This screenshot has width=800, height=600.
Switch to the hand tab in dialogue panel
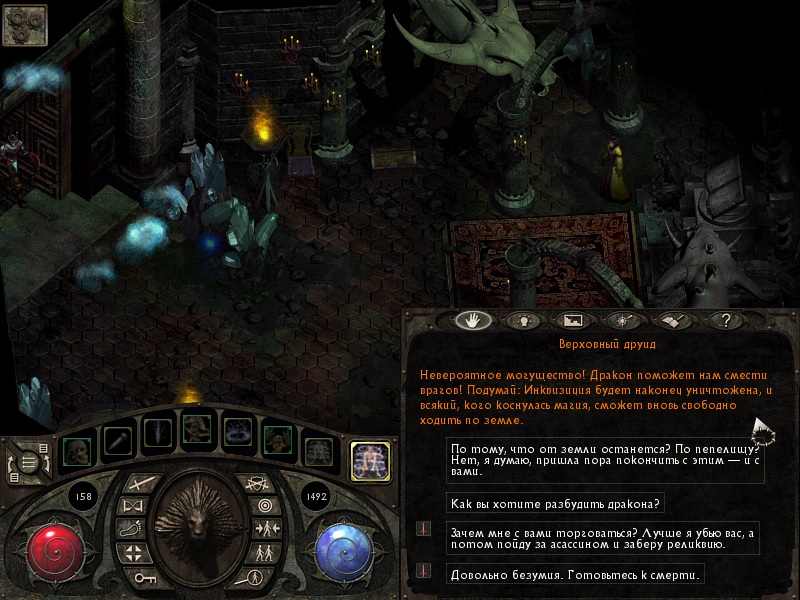471,321
